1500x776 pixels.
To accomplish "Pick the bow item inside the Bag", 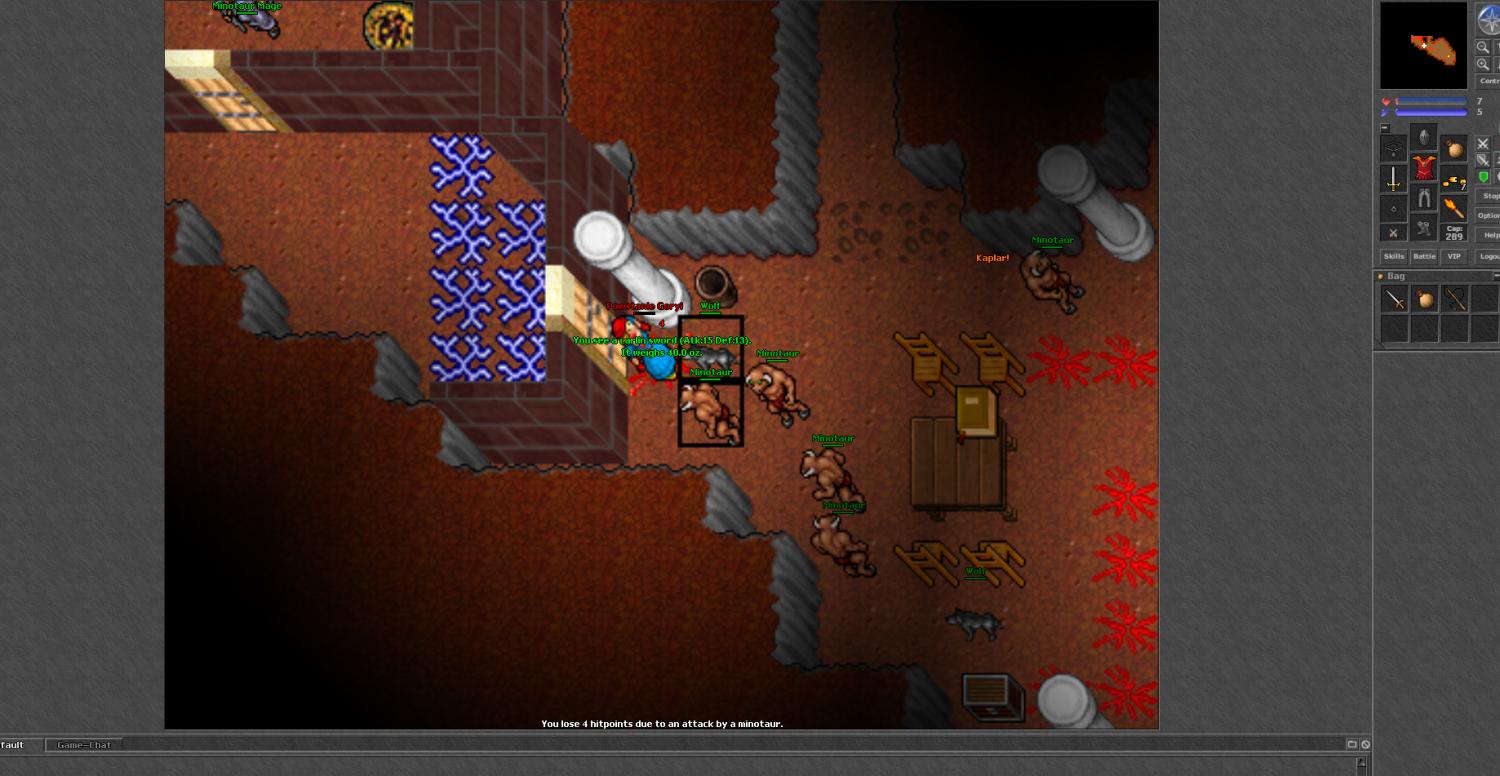I will (1455, 299).
